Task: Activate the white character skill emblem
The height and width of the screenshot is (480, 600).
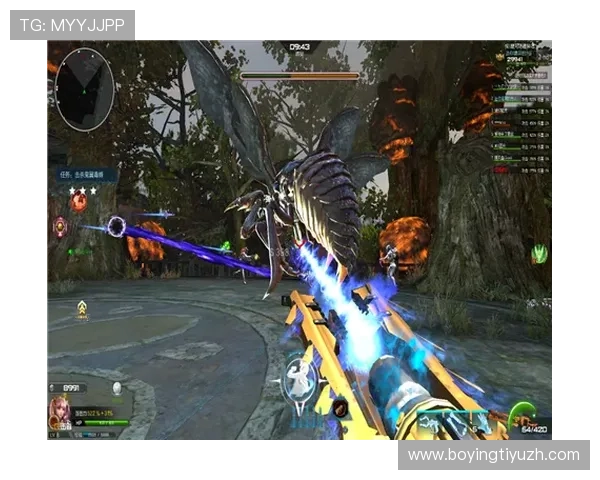Action: point(299,378)
